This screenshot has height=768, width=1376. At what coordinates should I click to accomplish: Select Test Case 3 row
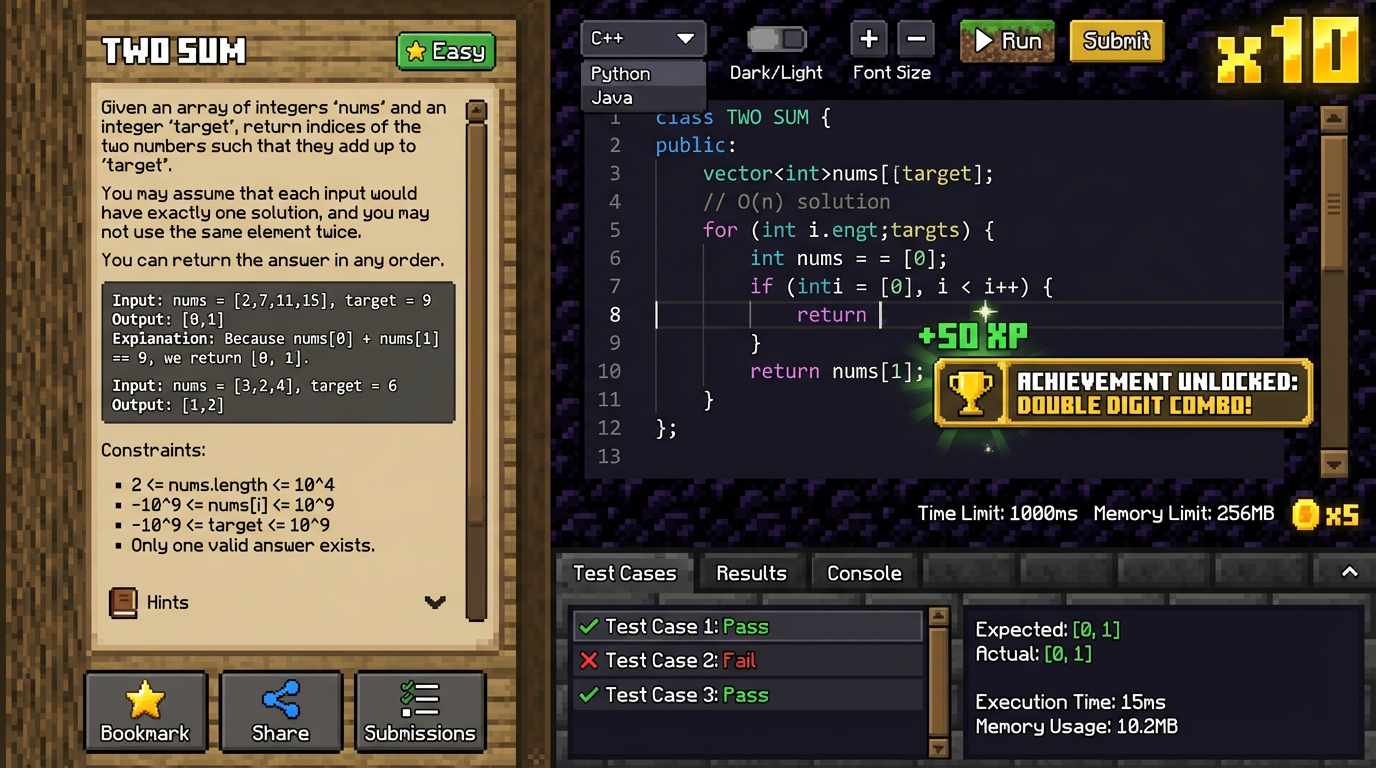746,695
